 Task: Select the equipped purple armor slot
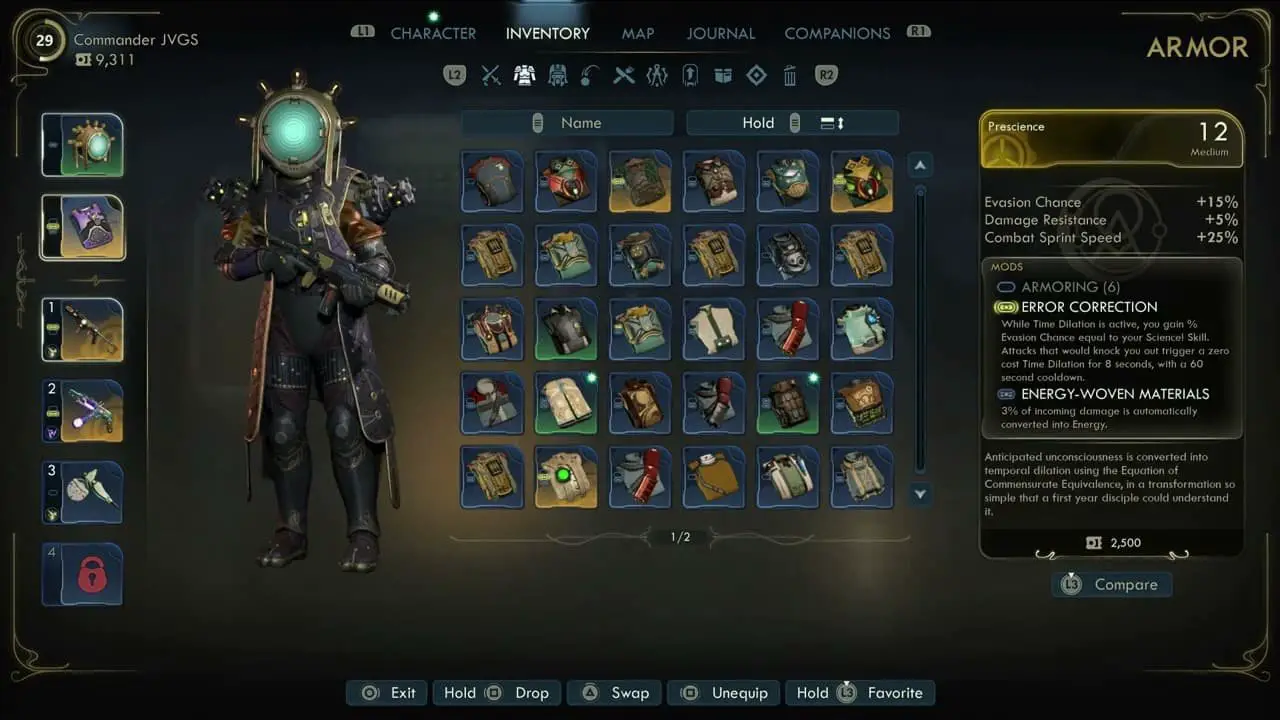tap(82, 227)
